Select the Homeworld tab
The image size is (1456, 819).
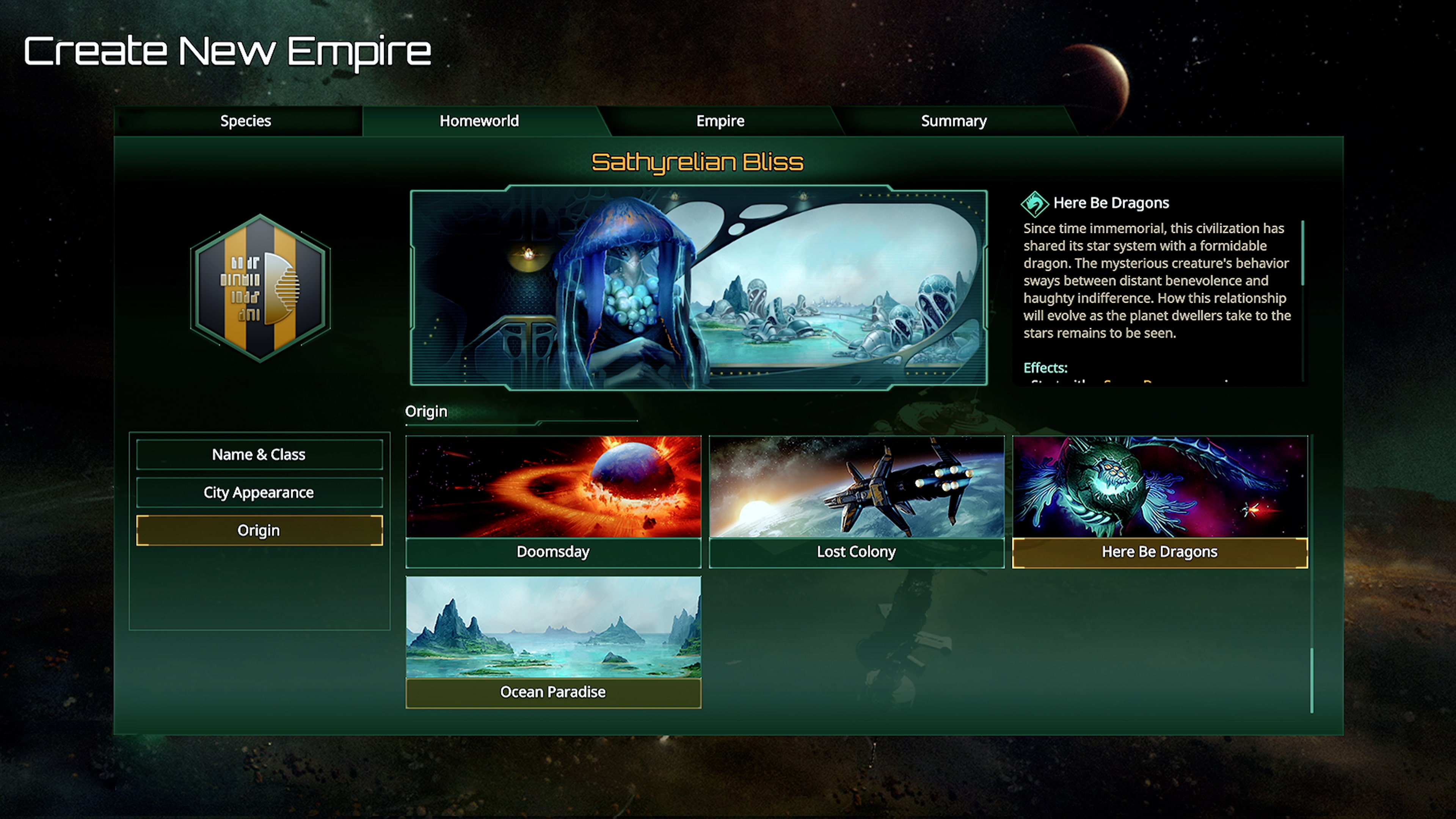(479, 121)
